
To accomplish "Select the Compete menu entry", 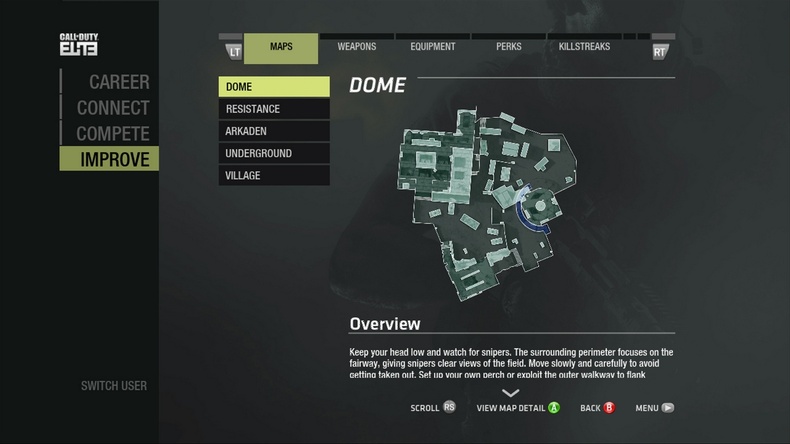I will [x=112, y=134].
